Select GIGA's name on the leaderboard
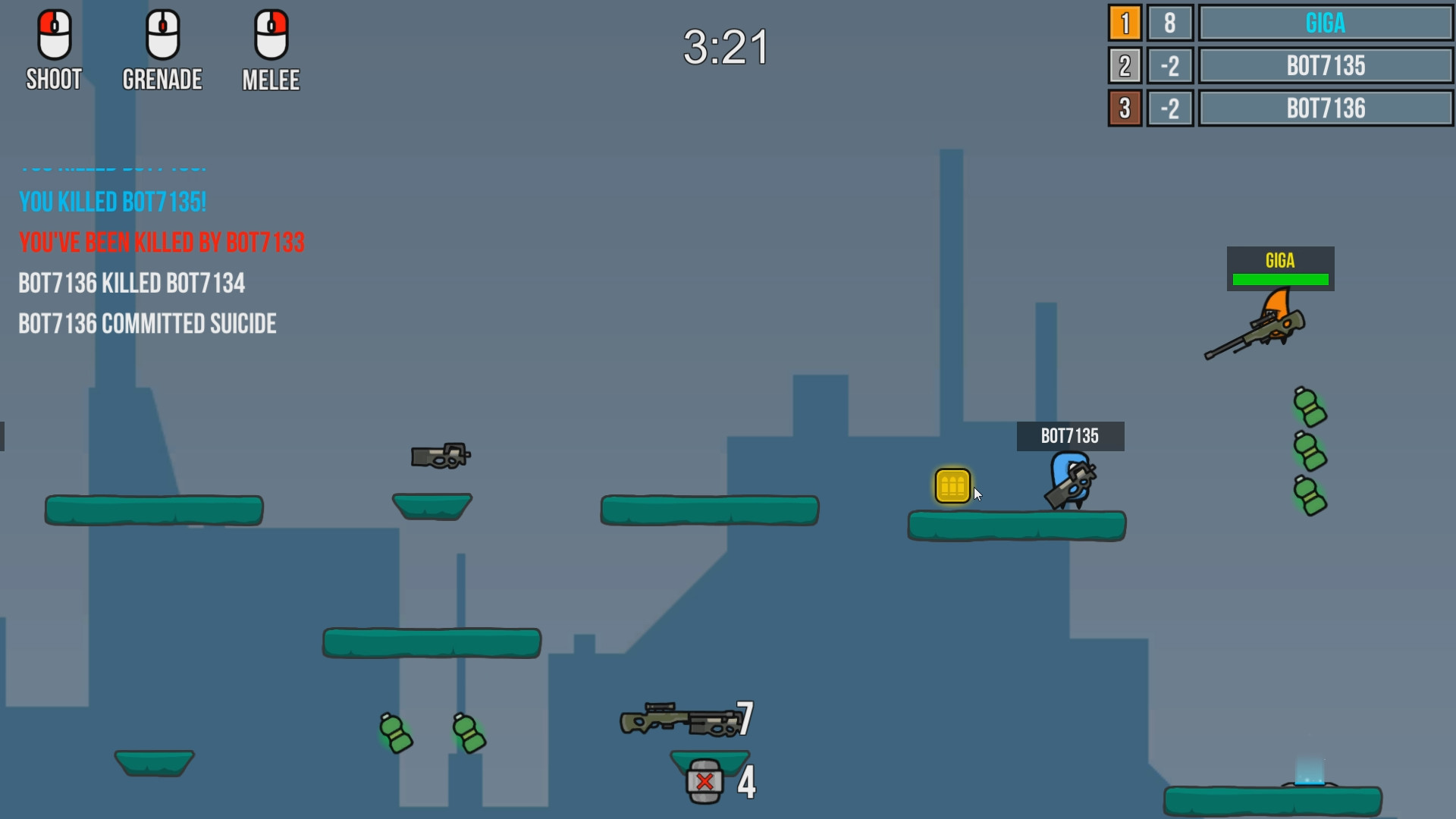This screenshot has height=819, width=1456. coord(1326,23)
